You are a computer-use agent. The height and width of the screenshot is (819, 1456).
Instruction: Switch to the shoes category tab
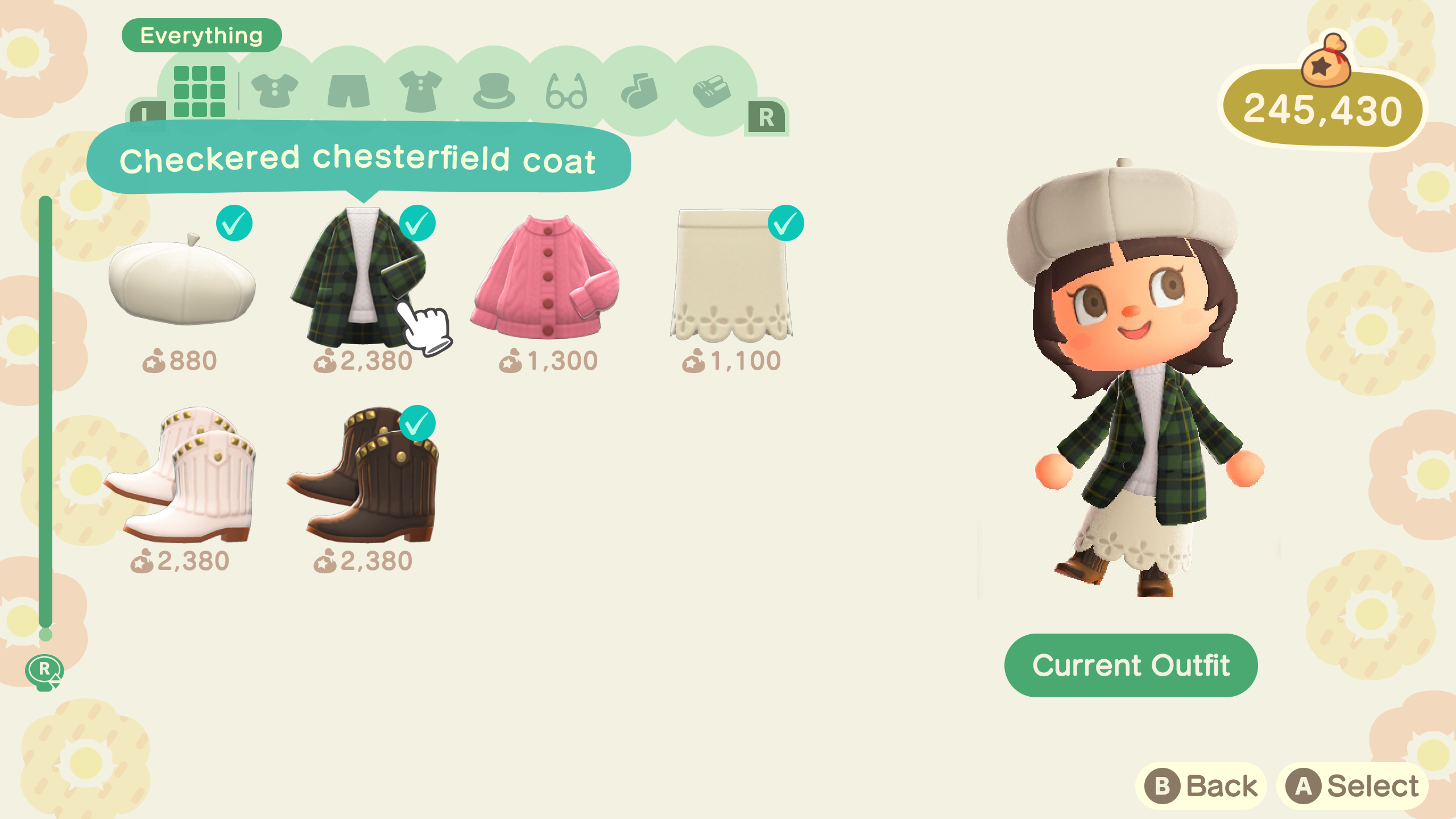(x=712, y=91)
